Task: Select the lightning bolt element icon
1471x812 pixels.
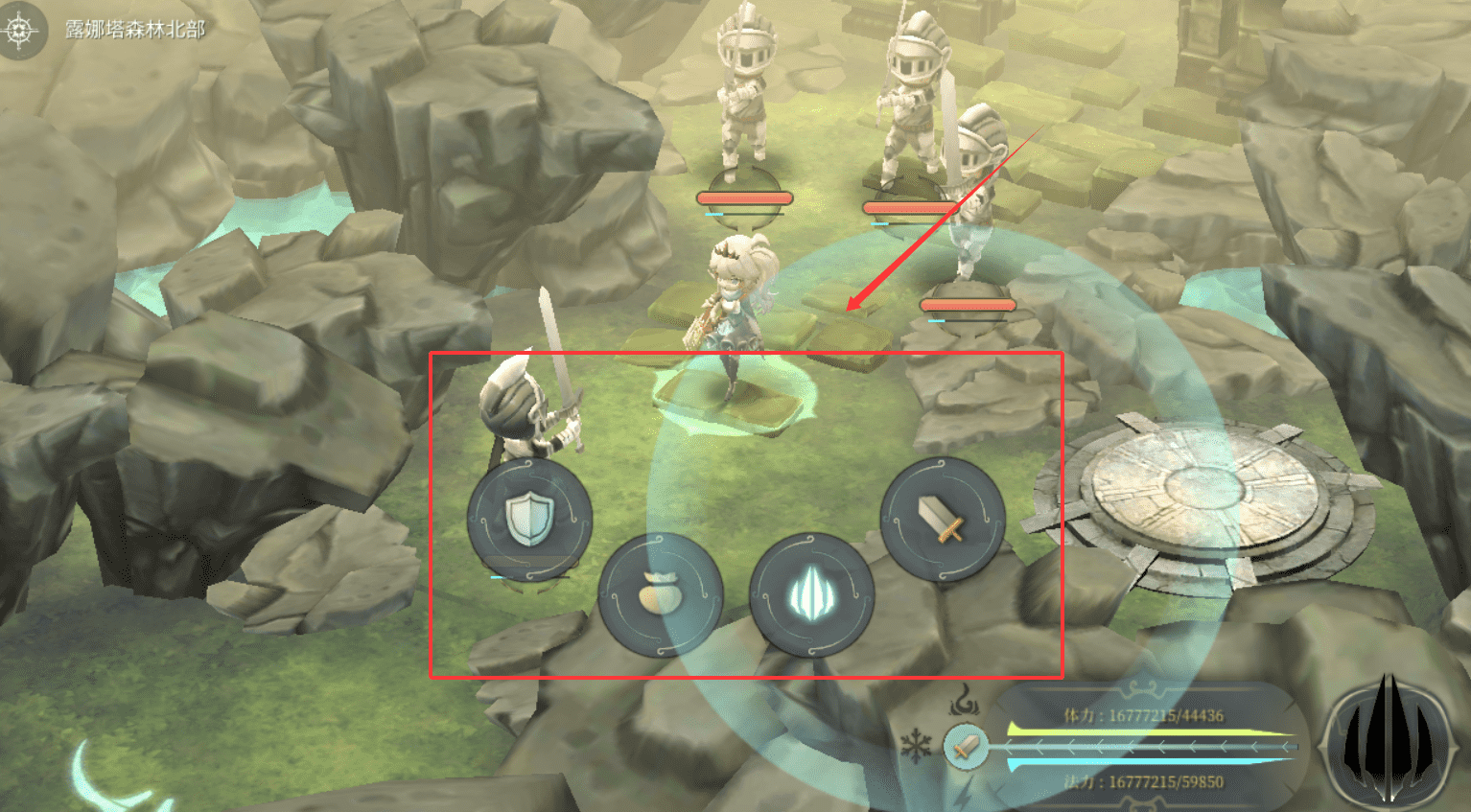Action: click(965, 792)
